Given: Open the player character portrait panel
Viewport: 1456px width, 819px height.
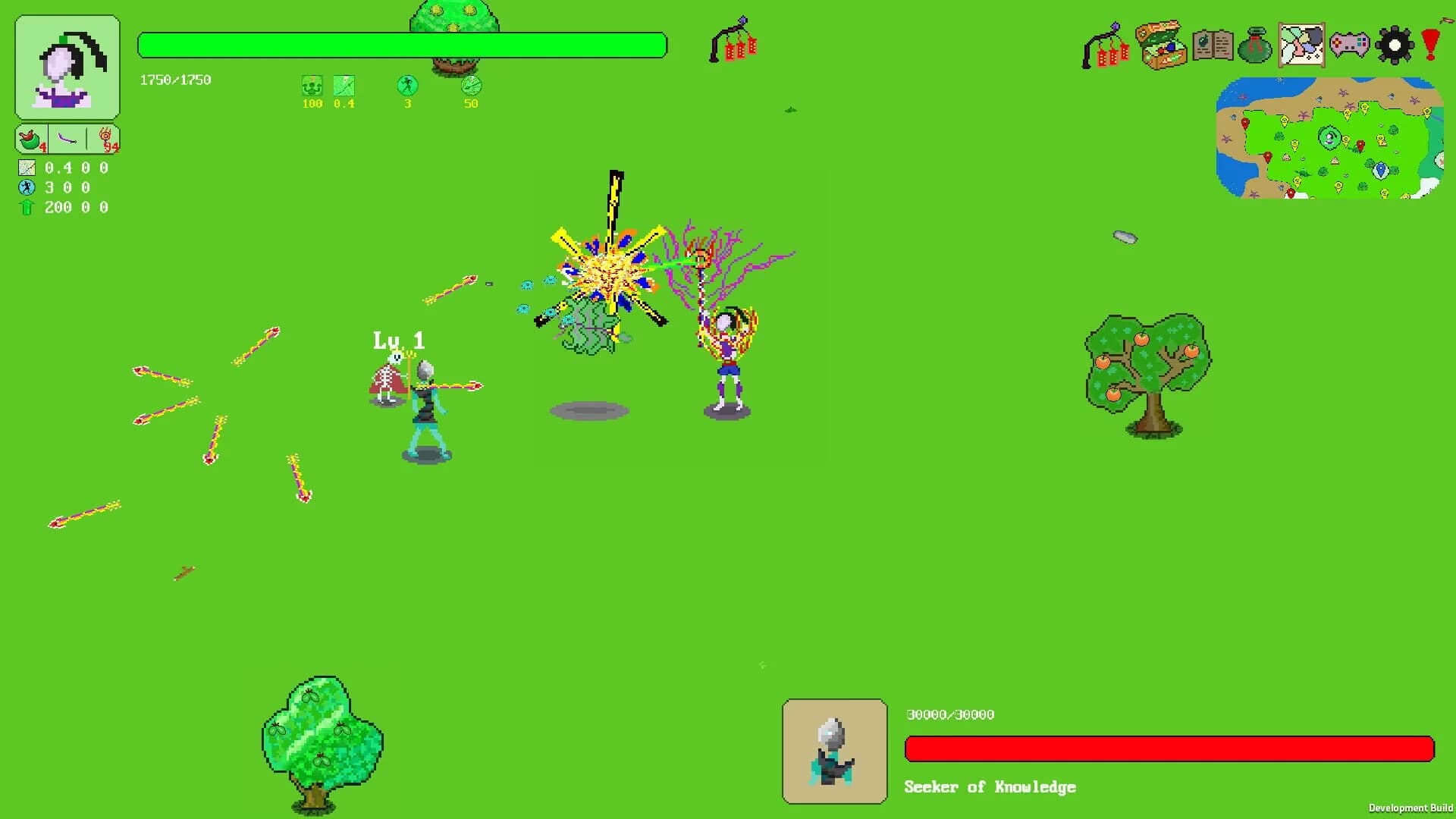Looking at the screenshot, I should 66,67.
